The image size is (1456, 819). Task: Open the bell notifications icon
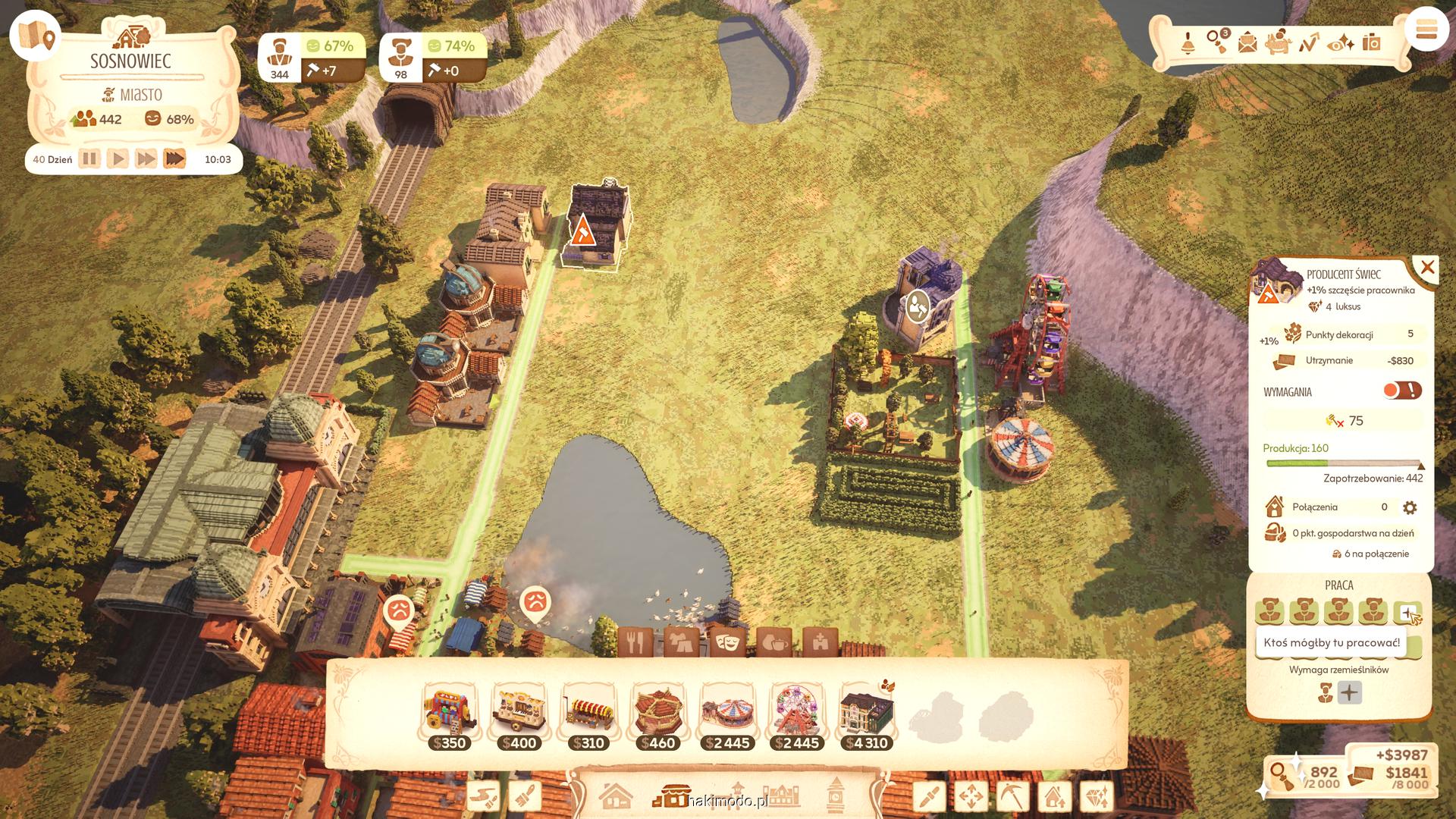click(1188, 43)
